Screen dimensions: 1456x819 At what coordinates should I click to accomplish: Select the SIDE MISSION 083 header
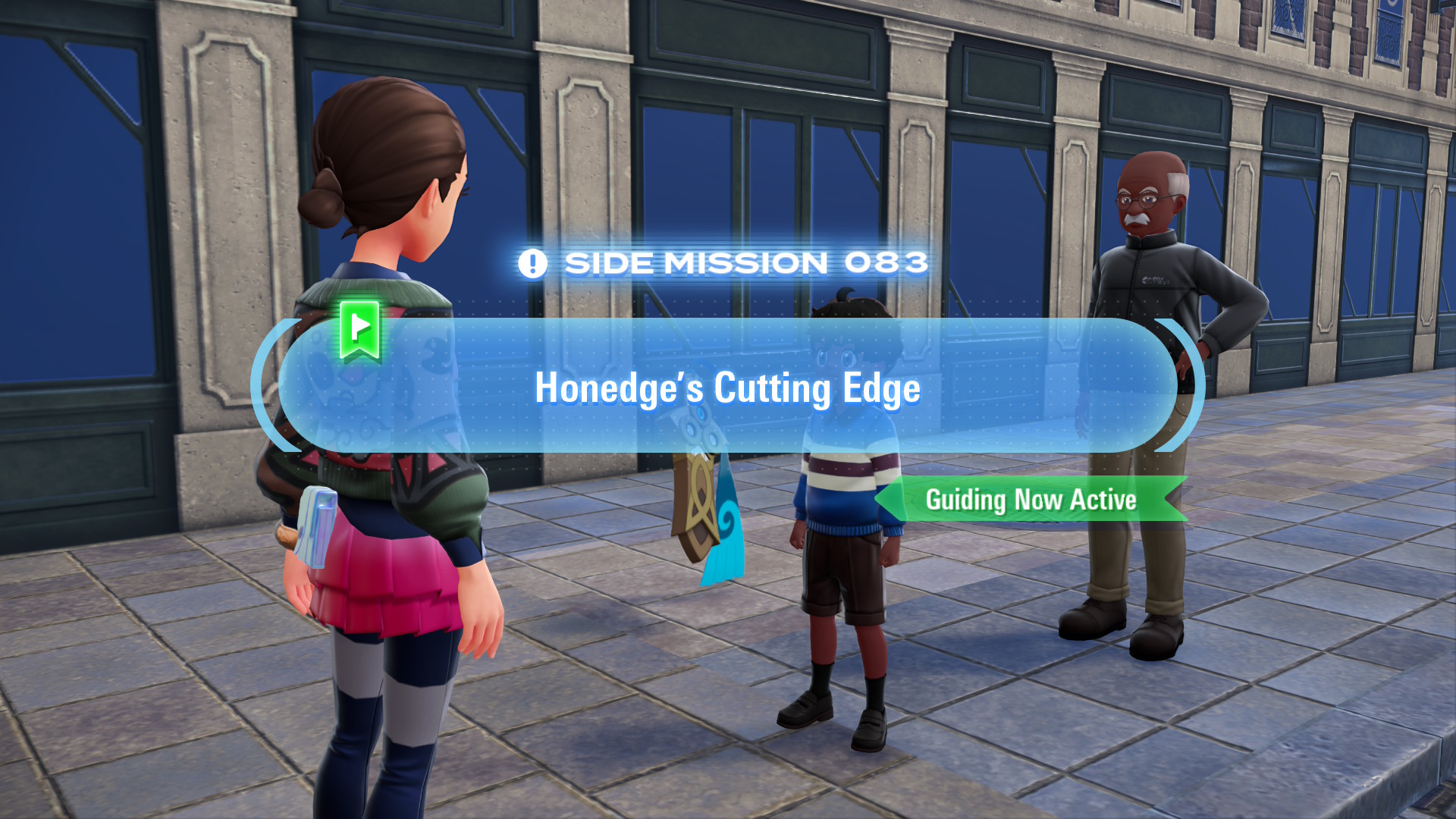tap(747, 263)
